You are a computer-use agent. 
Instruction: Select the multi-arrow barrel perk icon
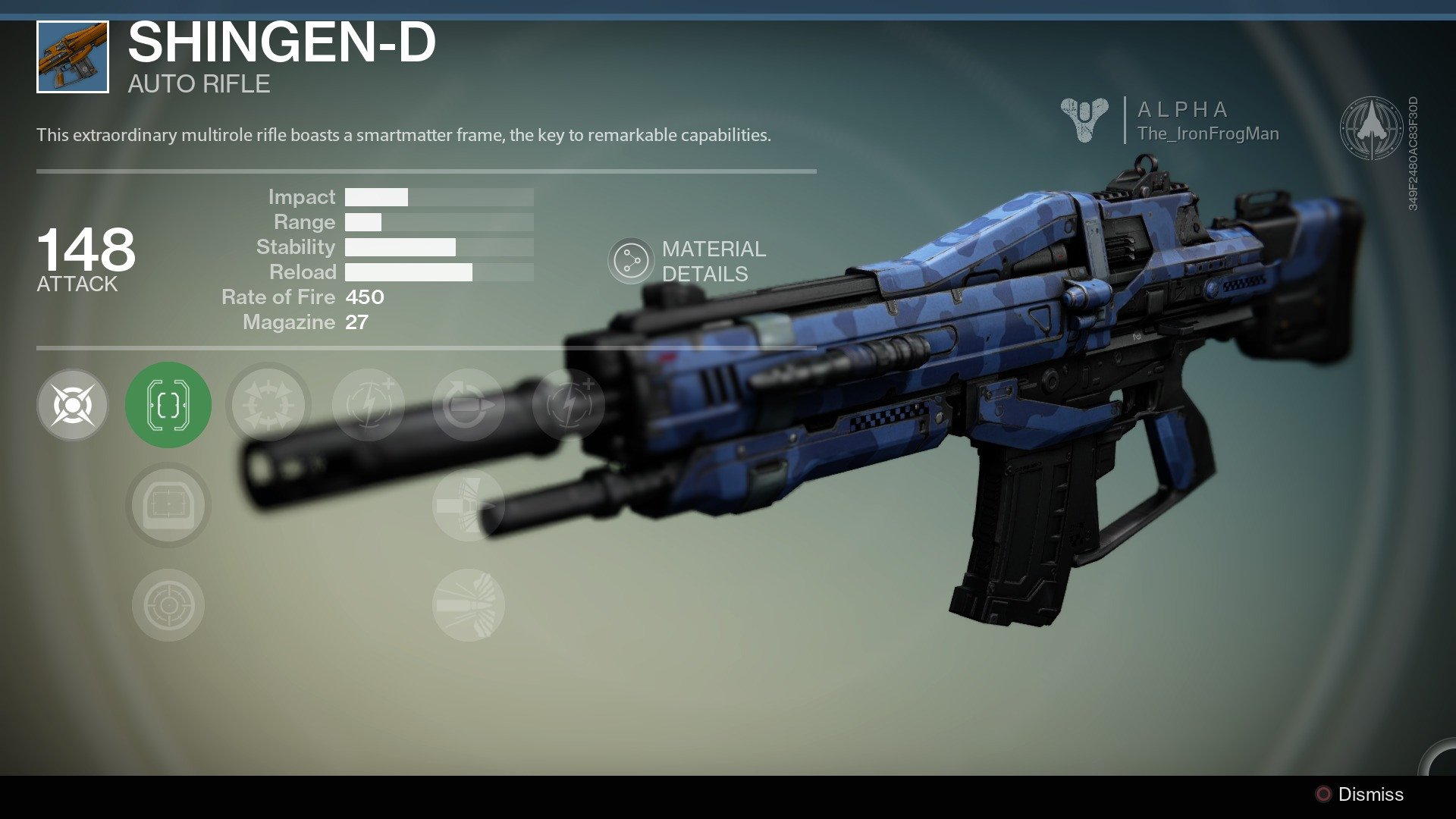pos(268,406)
